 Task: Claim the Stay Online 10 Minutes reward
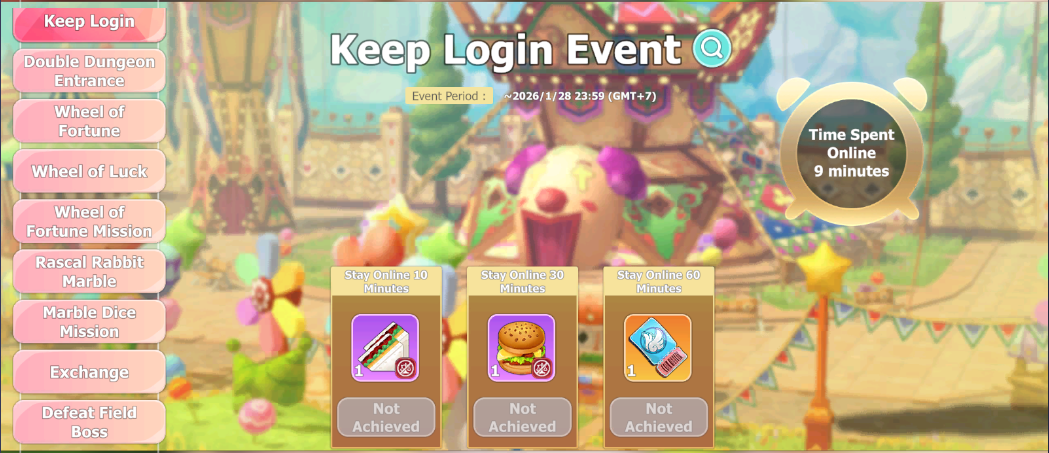[386, 417]
